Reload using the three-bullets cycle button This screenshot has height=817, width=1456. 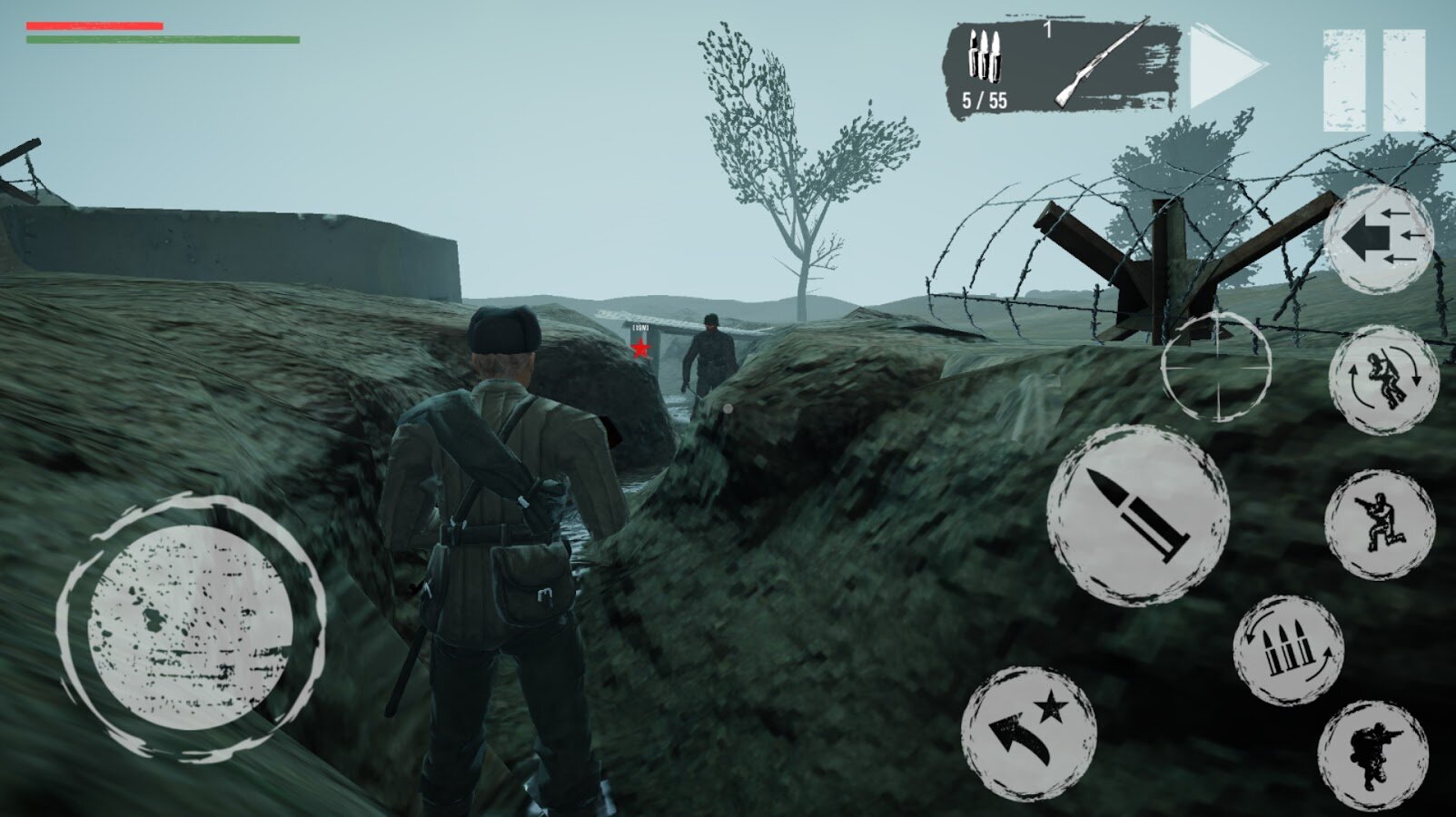[1288, 650]
